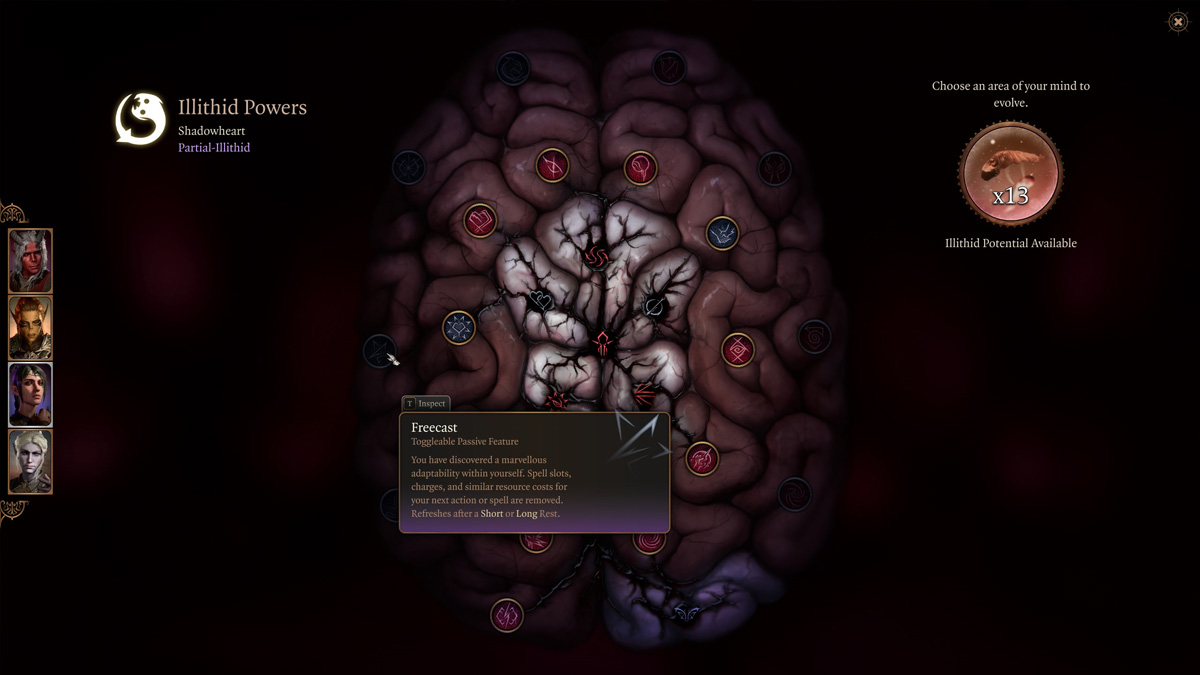Select the black heart power on pale brain
Viewport: 1200px width, 675px height.
click(x=541, y=300)
